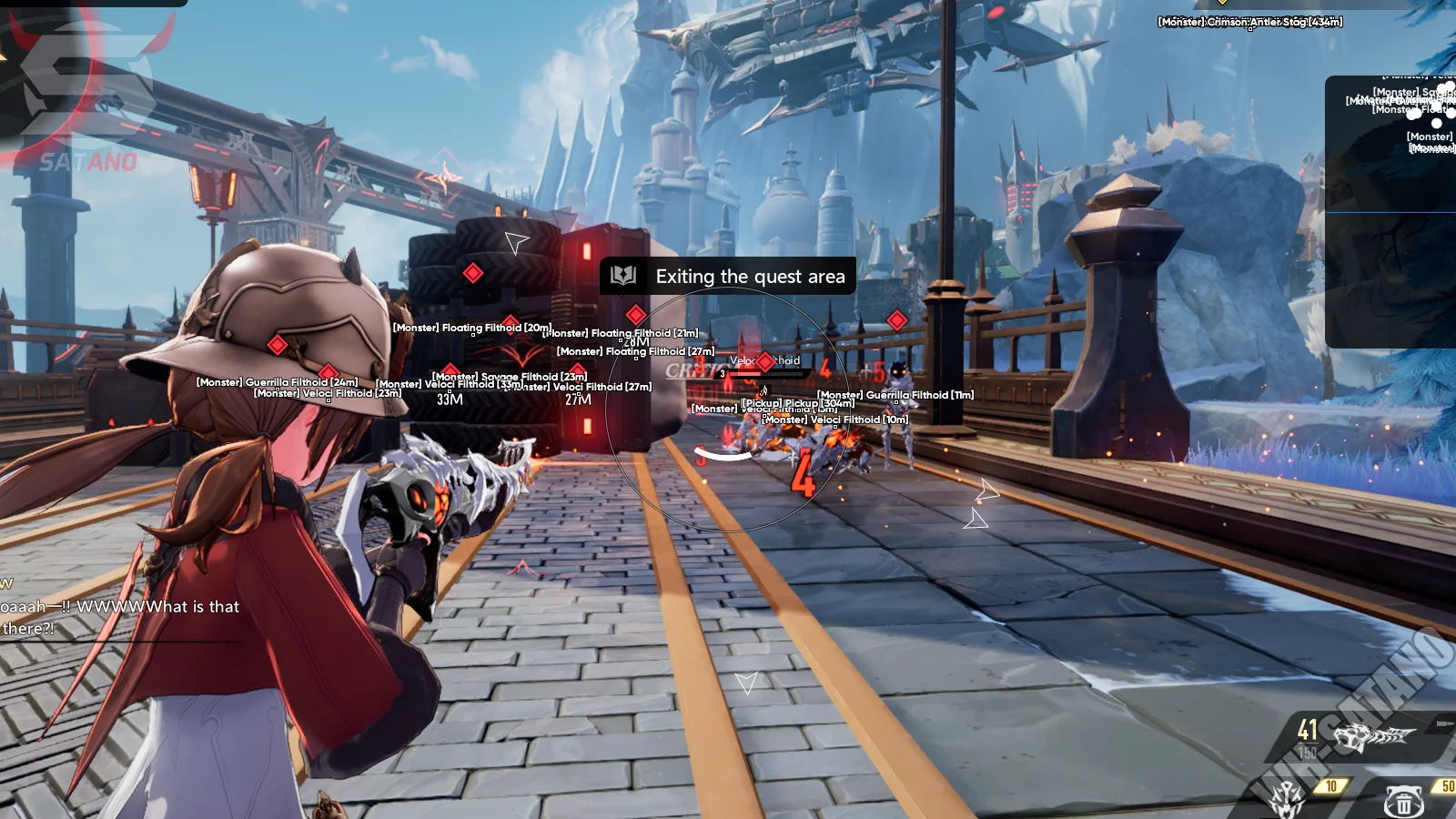The image size is (1456, 819).
Task: Click the book icon on the quest notification
Action: 622,277
